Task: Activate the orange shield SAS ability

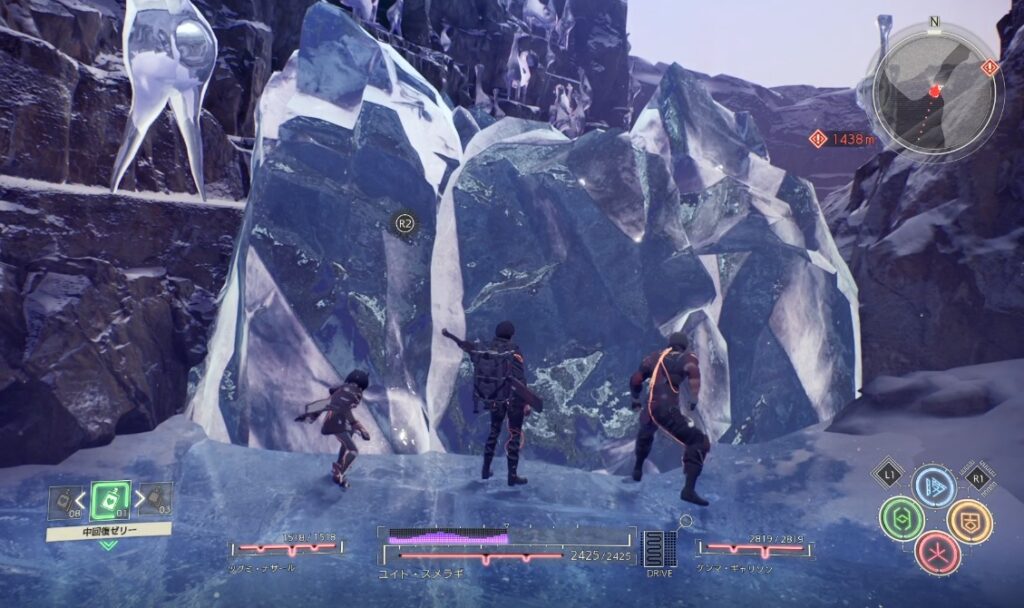Action: (x=968, y=520)
